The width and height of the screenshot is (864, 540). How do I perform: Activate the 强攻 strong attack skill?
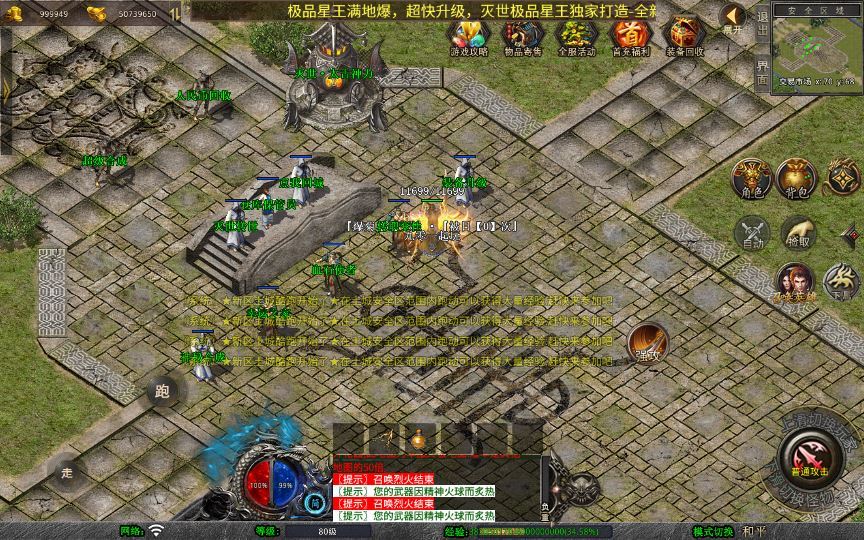pos(647,341)
